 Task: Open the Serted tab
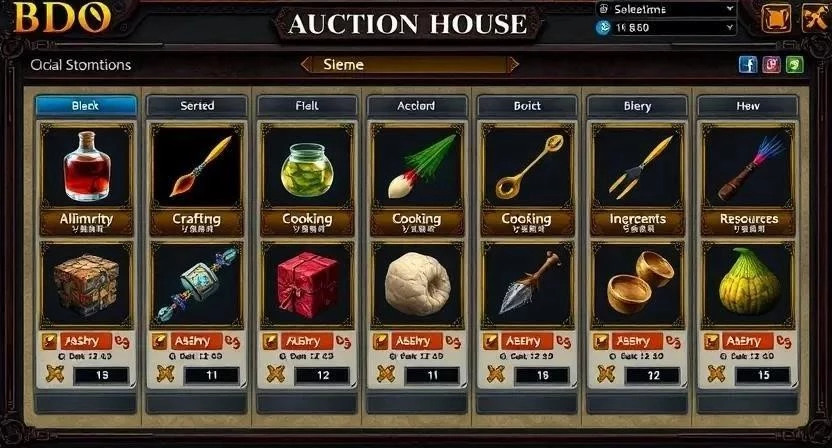pos(196,105)
